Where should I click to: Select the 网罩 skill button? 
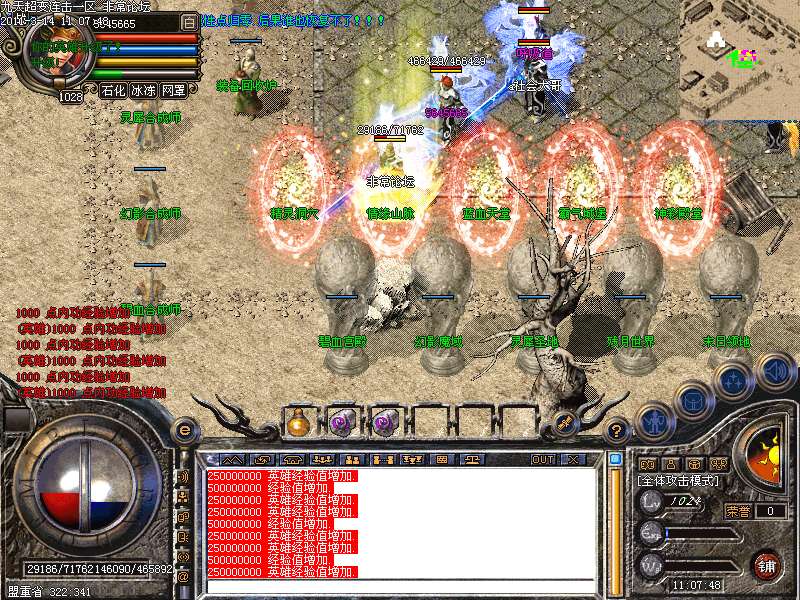tap(173, 90)
